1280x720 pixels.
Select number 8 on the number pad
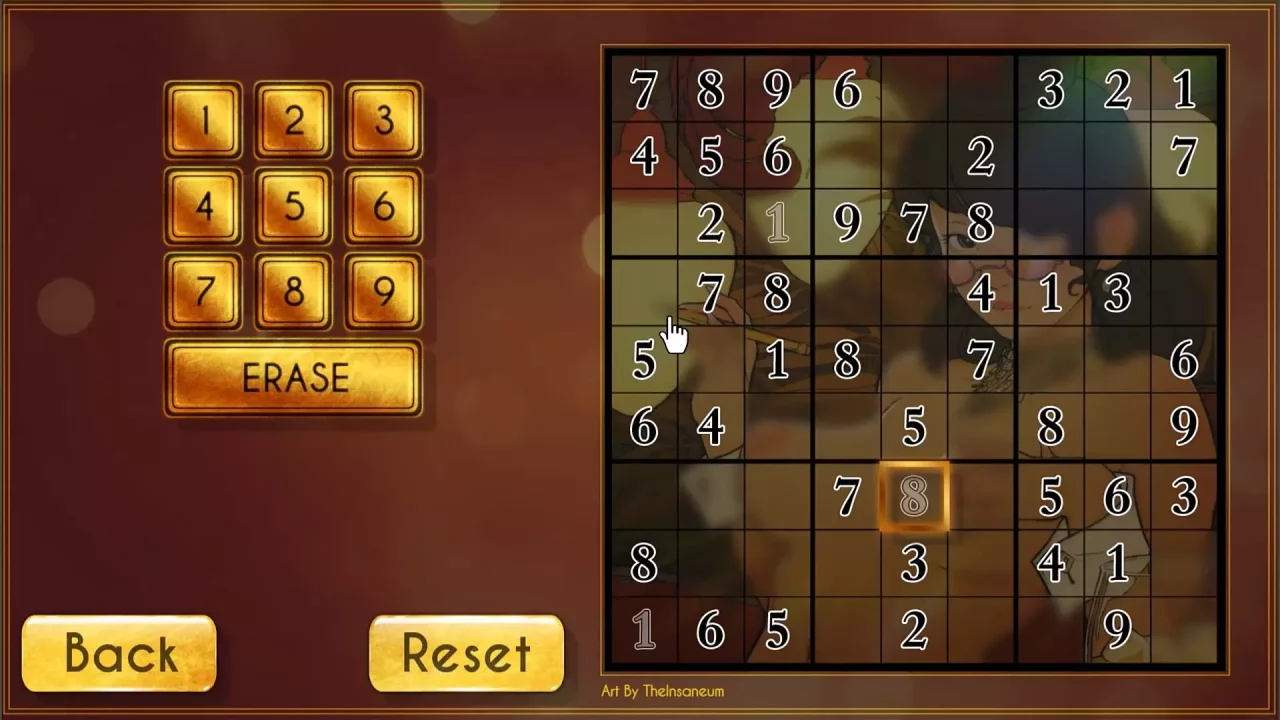pos(293,292)
